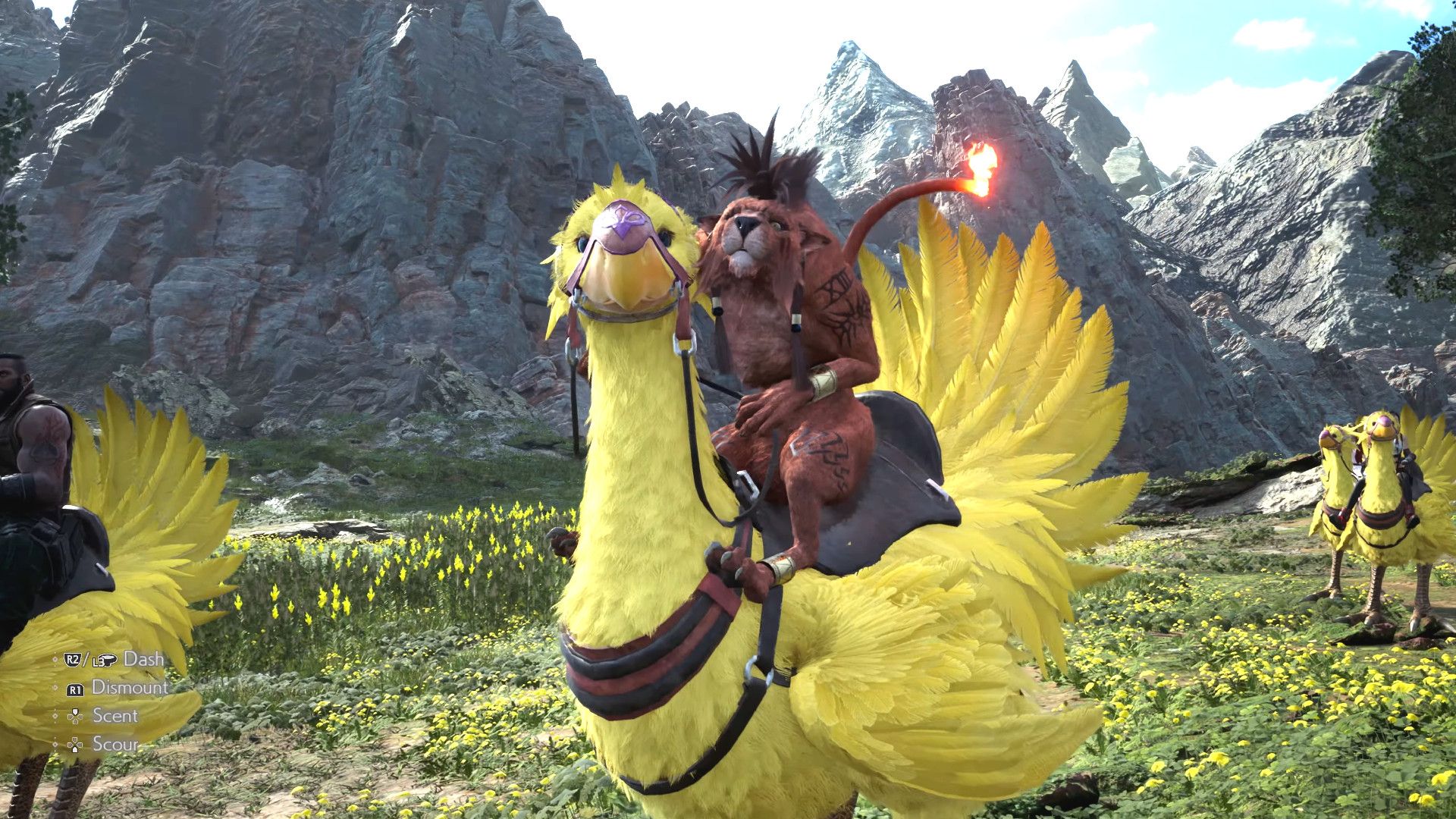Screen dimensions: 1456x819
Task: Select the Dash command text
Action: (144, 658)
